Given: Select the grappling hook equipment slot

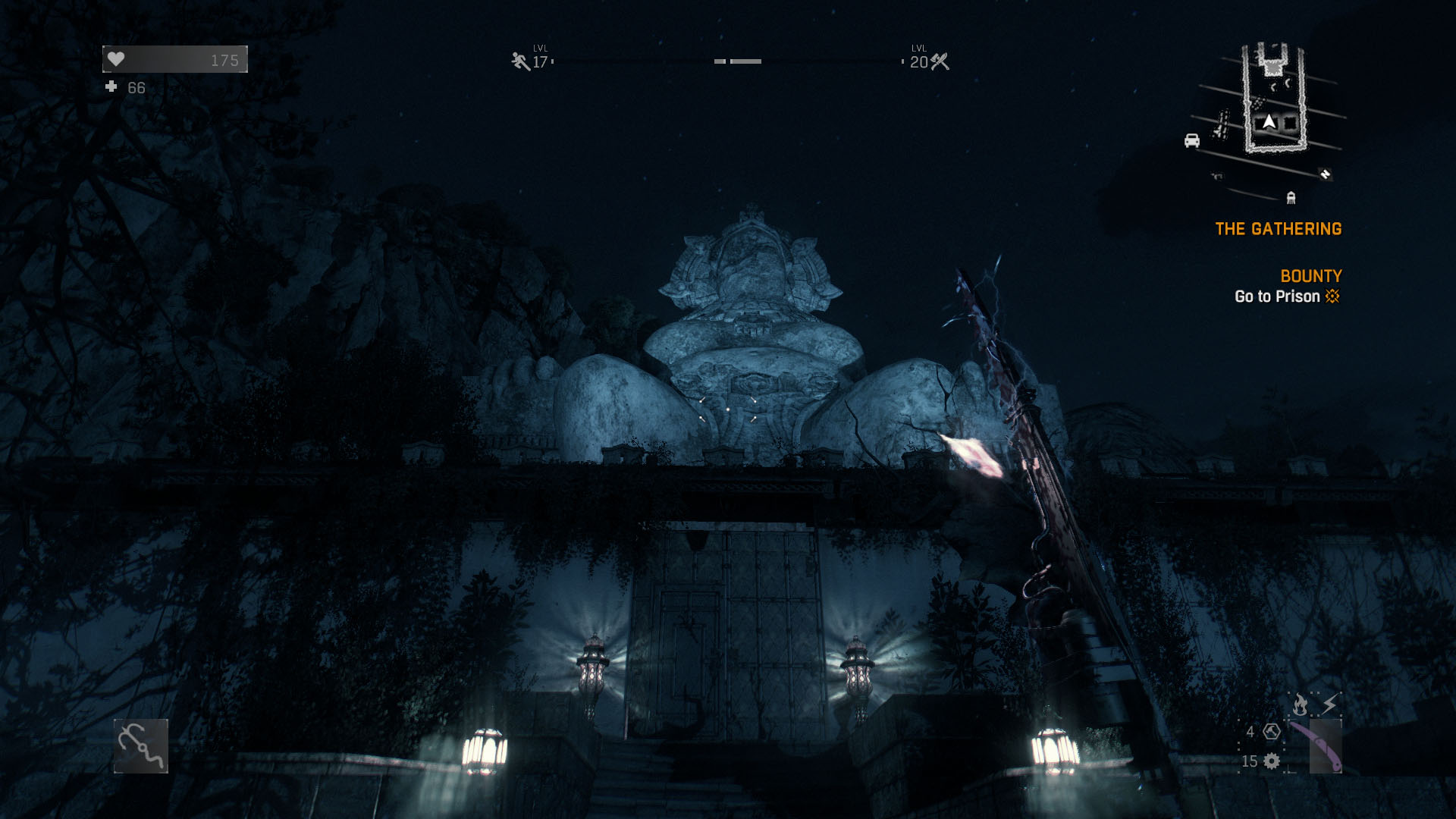Looking at the screenshot, I should tap(141, 746).
